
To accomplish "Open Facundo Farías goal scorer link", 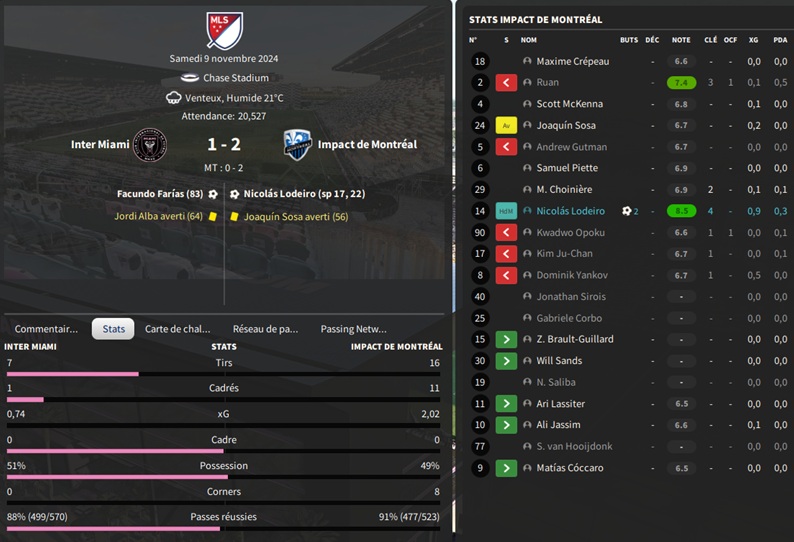I will 160,194.
